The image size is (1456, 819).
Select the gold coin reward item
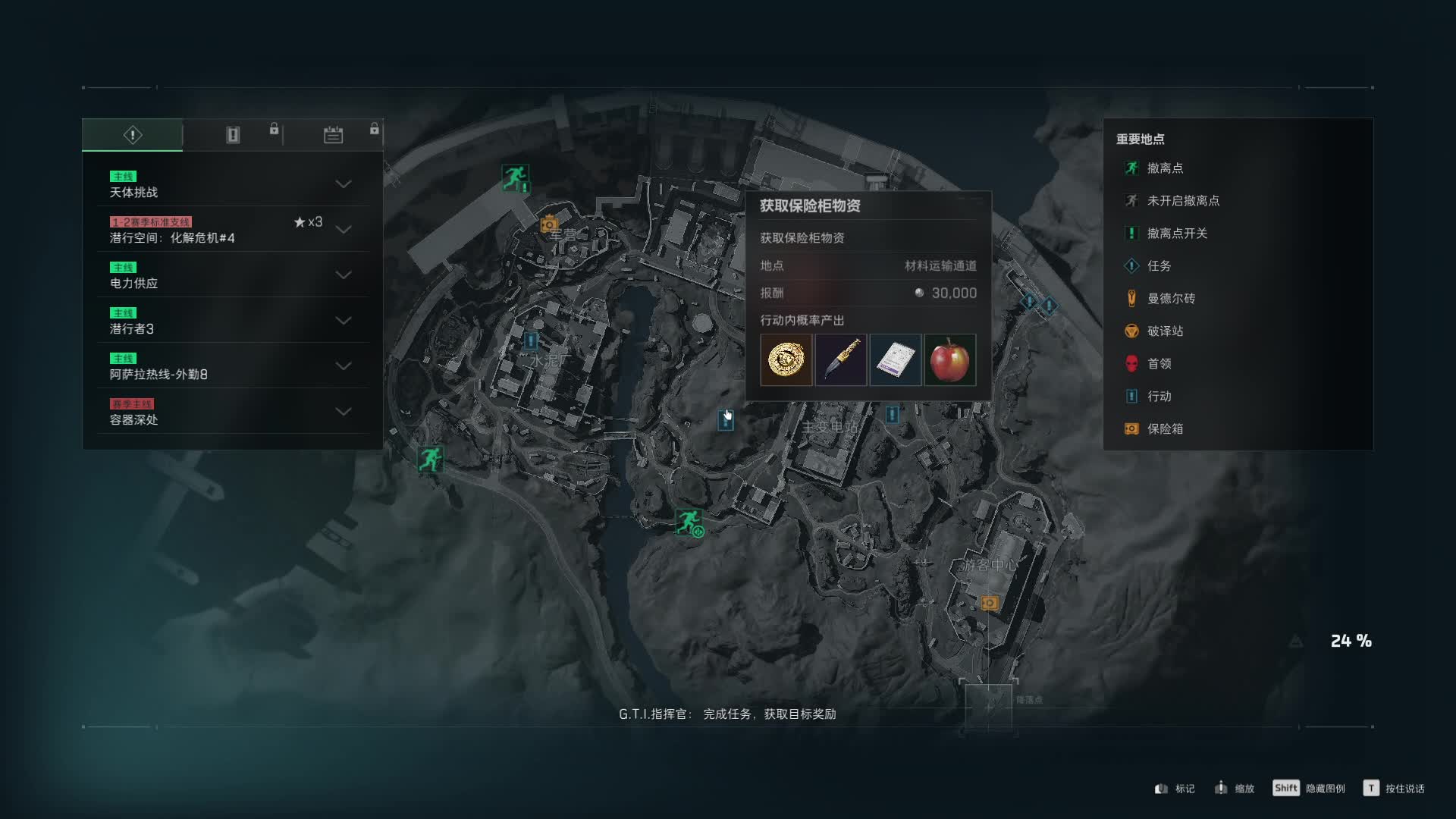point(786,359)
